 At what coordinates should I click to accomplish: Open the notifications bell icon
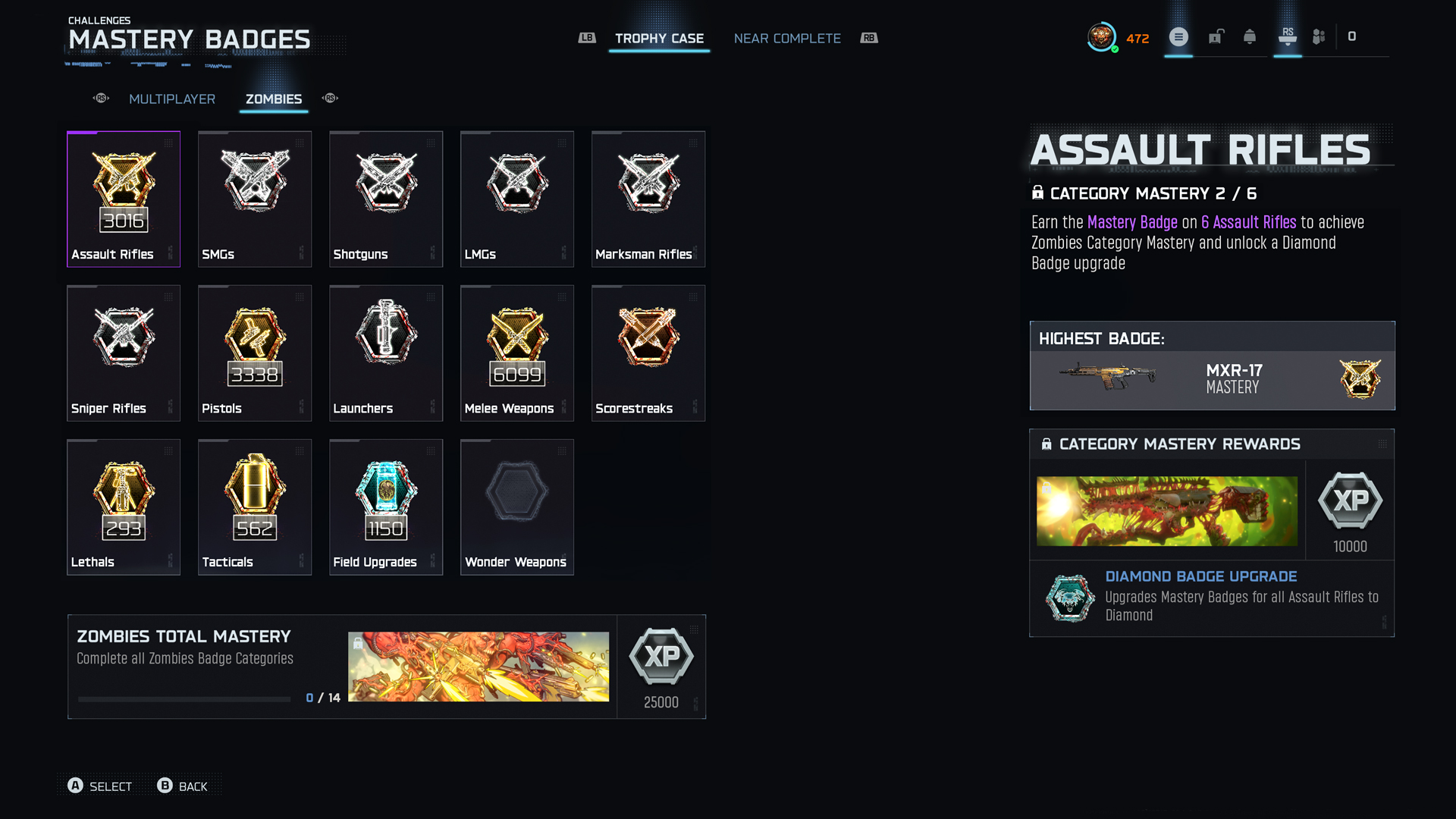pyautogui.click(x=1250, y=37)
